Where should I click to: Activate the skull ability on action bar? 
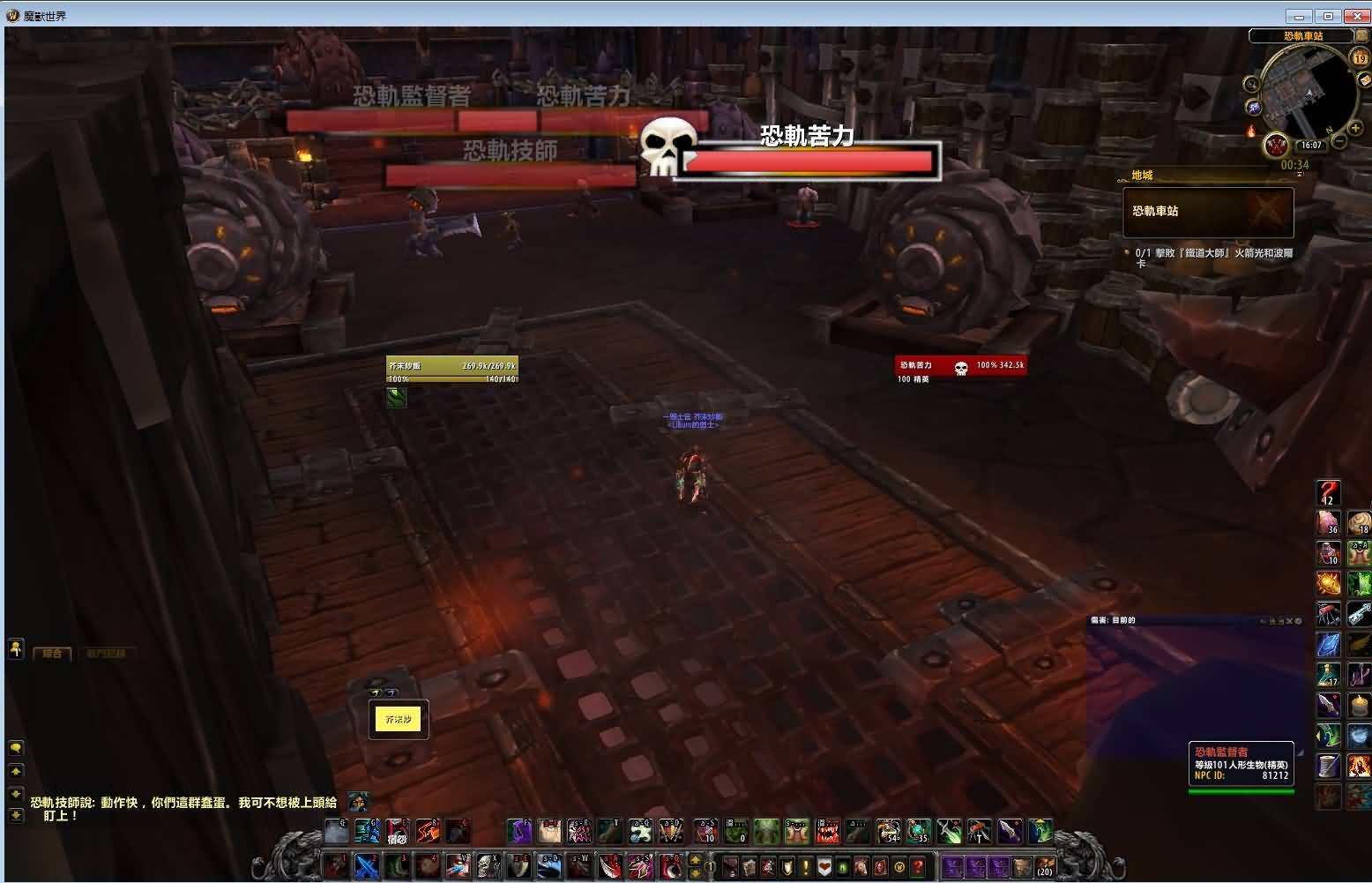click(x=488, y=866)
